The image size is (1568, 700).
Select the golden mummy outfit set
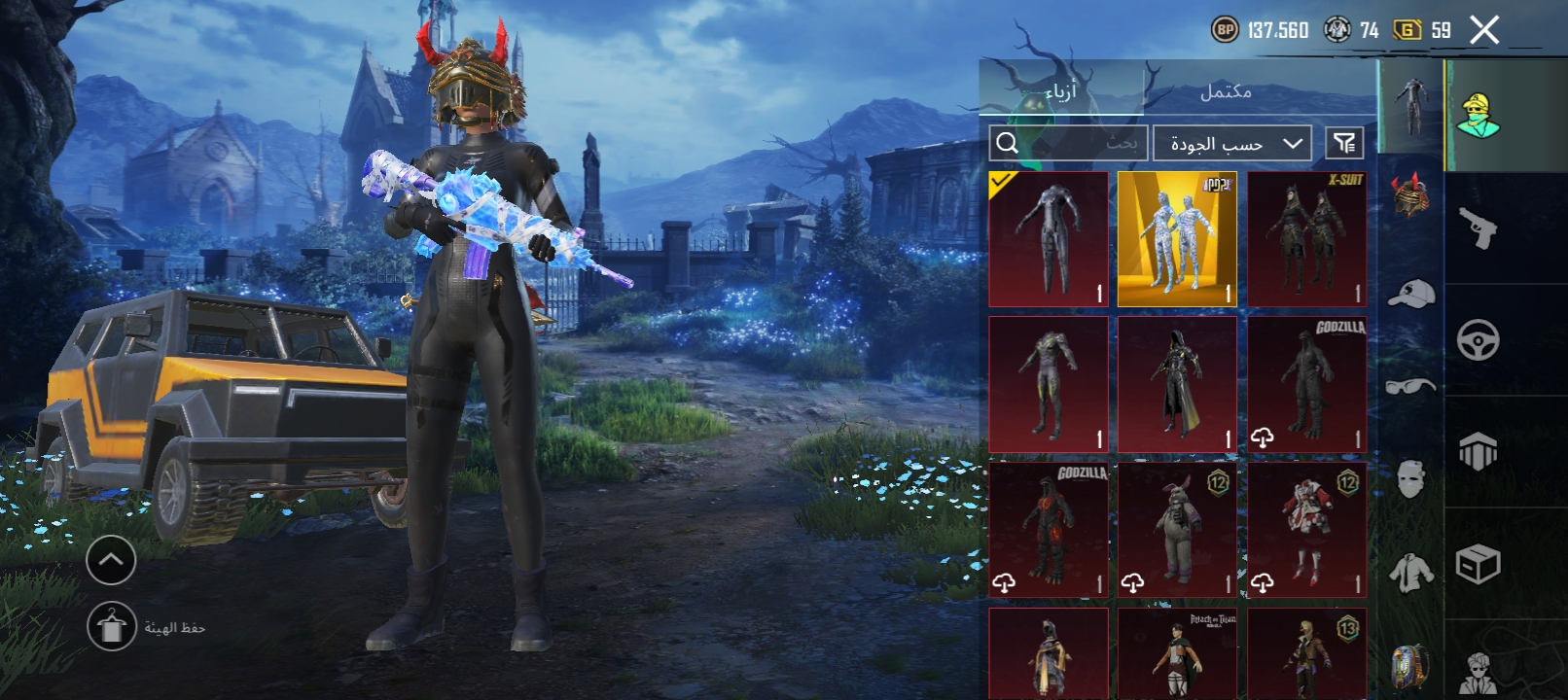coord(1177,239)
